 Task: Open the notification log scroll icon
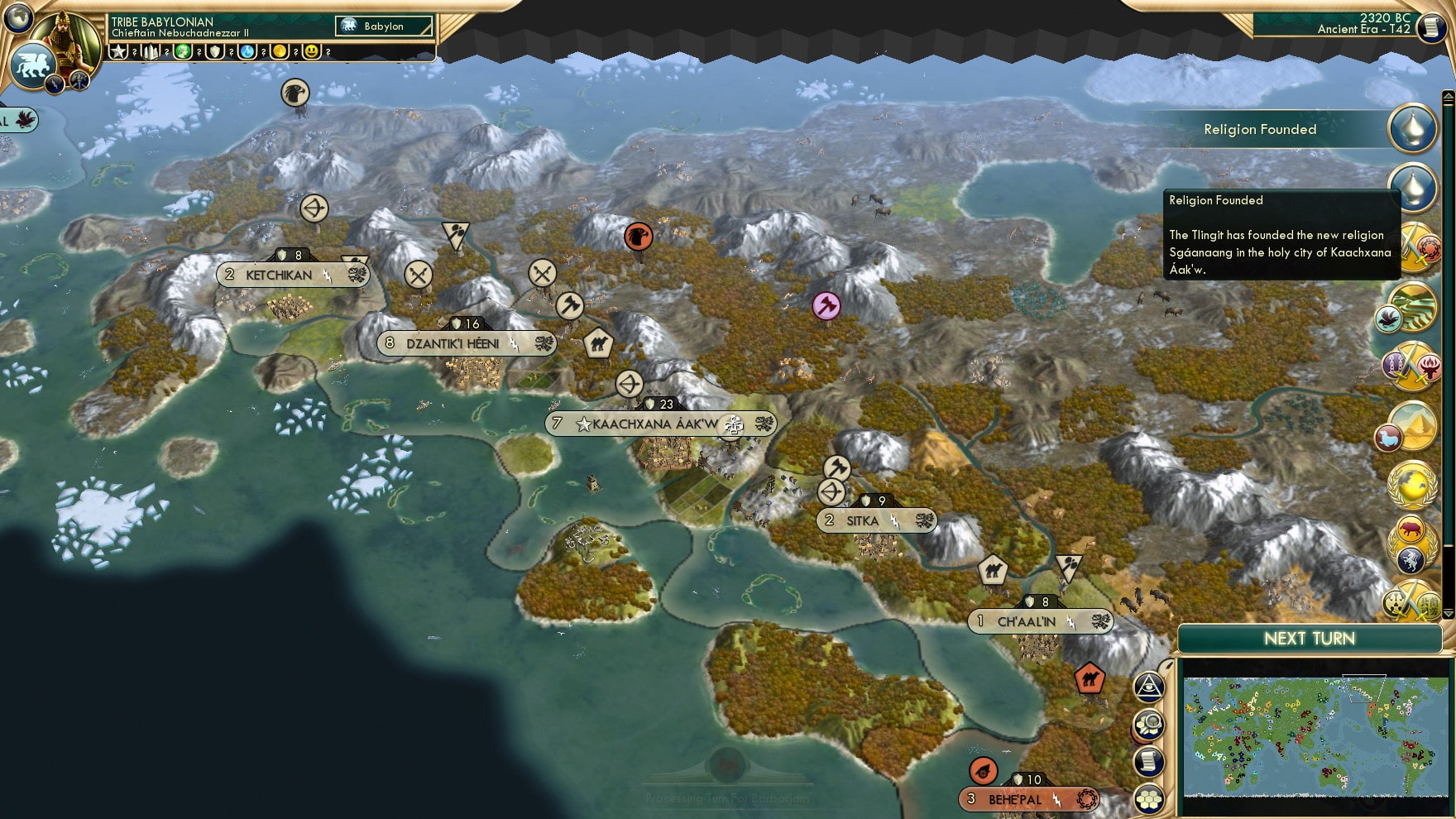[1150, 759]
